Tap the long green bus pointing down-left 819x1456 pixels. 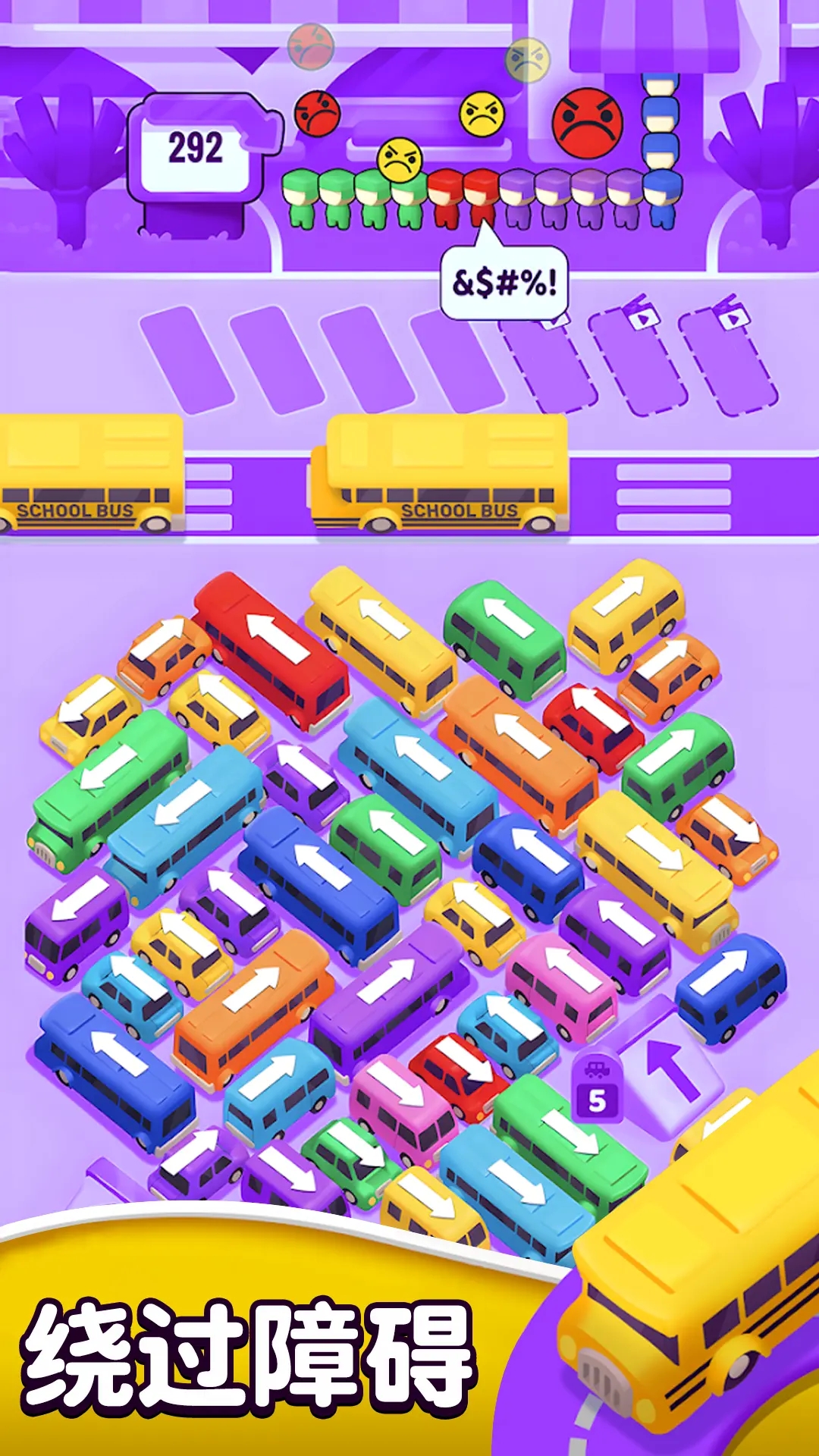tap(108, 780)
